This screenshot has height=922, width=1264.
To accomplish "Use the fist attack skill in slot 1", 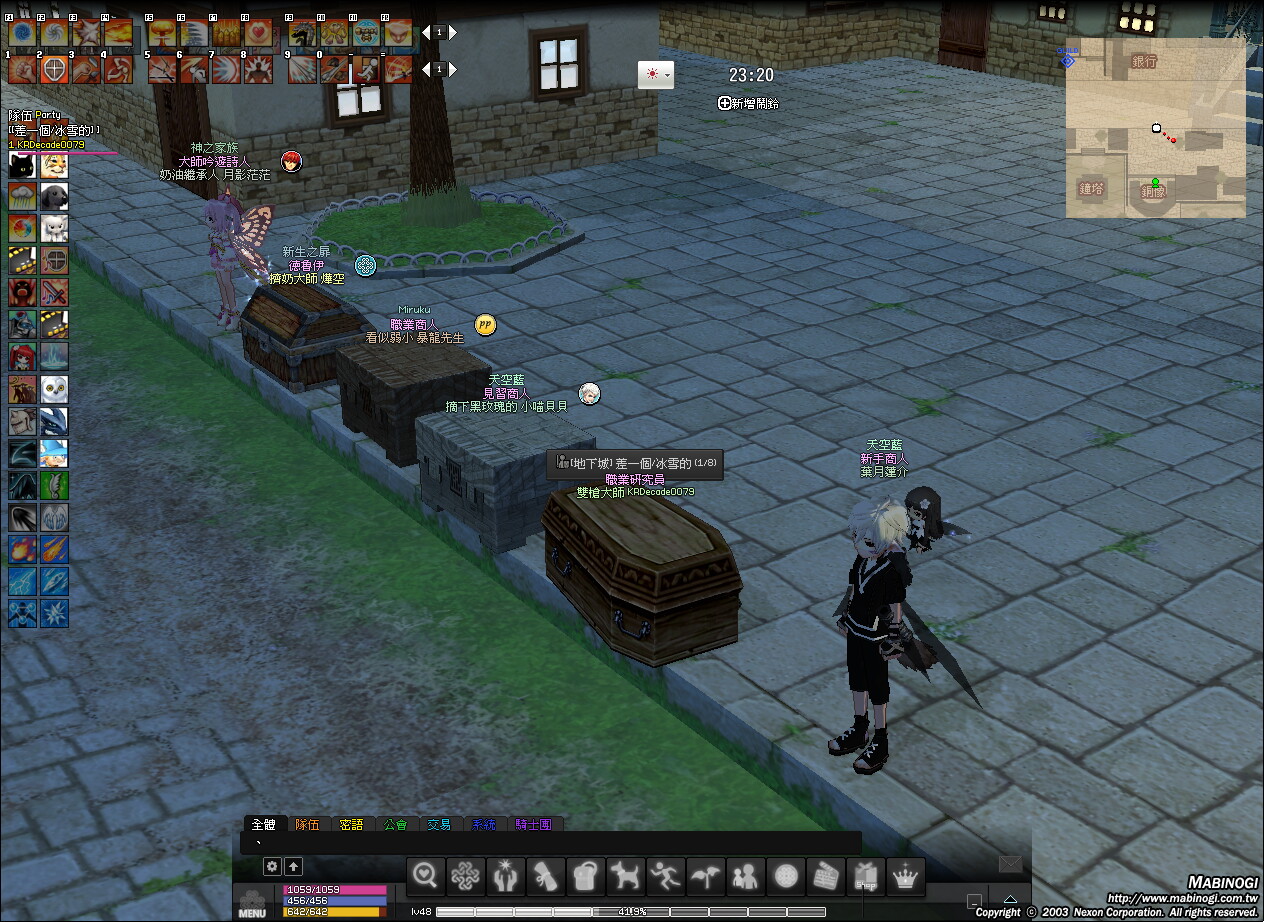I will tap(22, 69).
